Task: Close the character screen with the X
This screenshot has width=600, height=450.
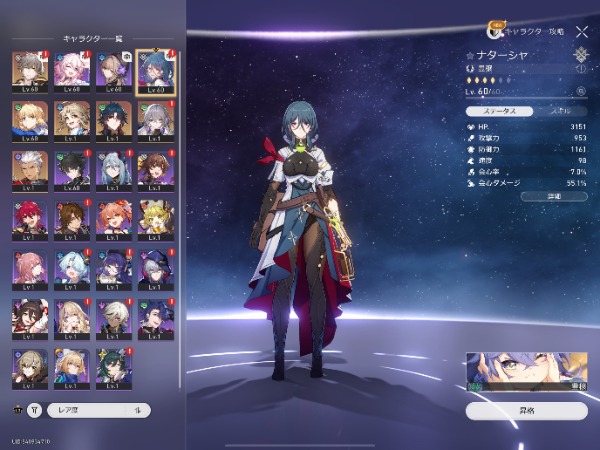Action: pyautogui.click(x=582, y=32)
